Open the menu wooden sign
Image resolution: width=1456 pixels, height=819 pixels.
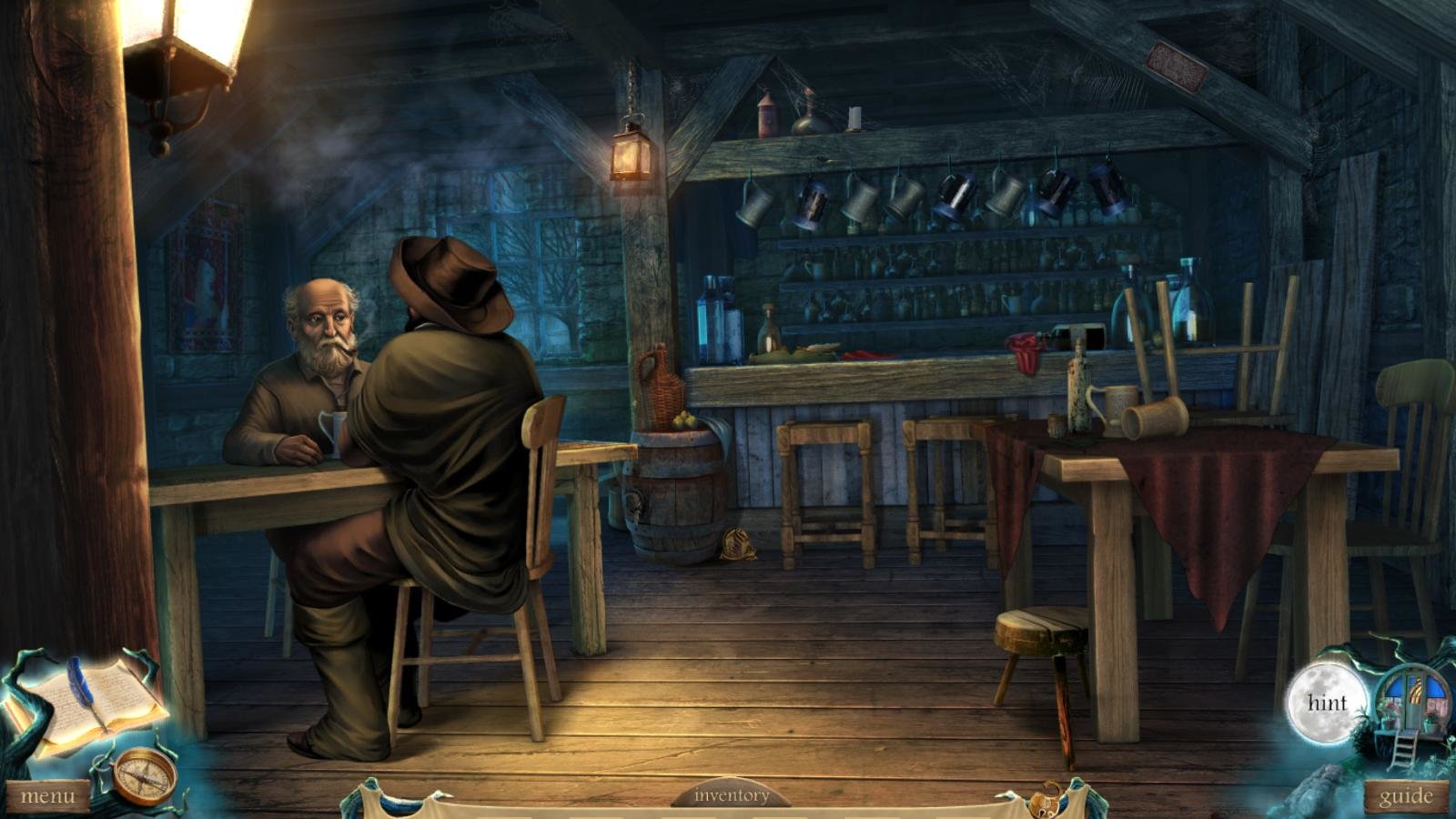point(47,796)
